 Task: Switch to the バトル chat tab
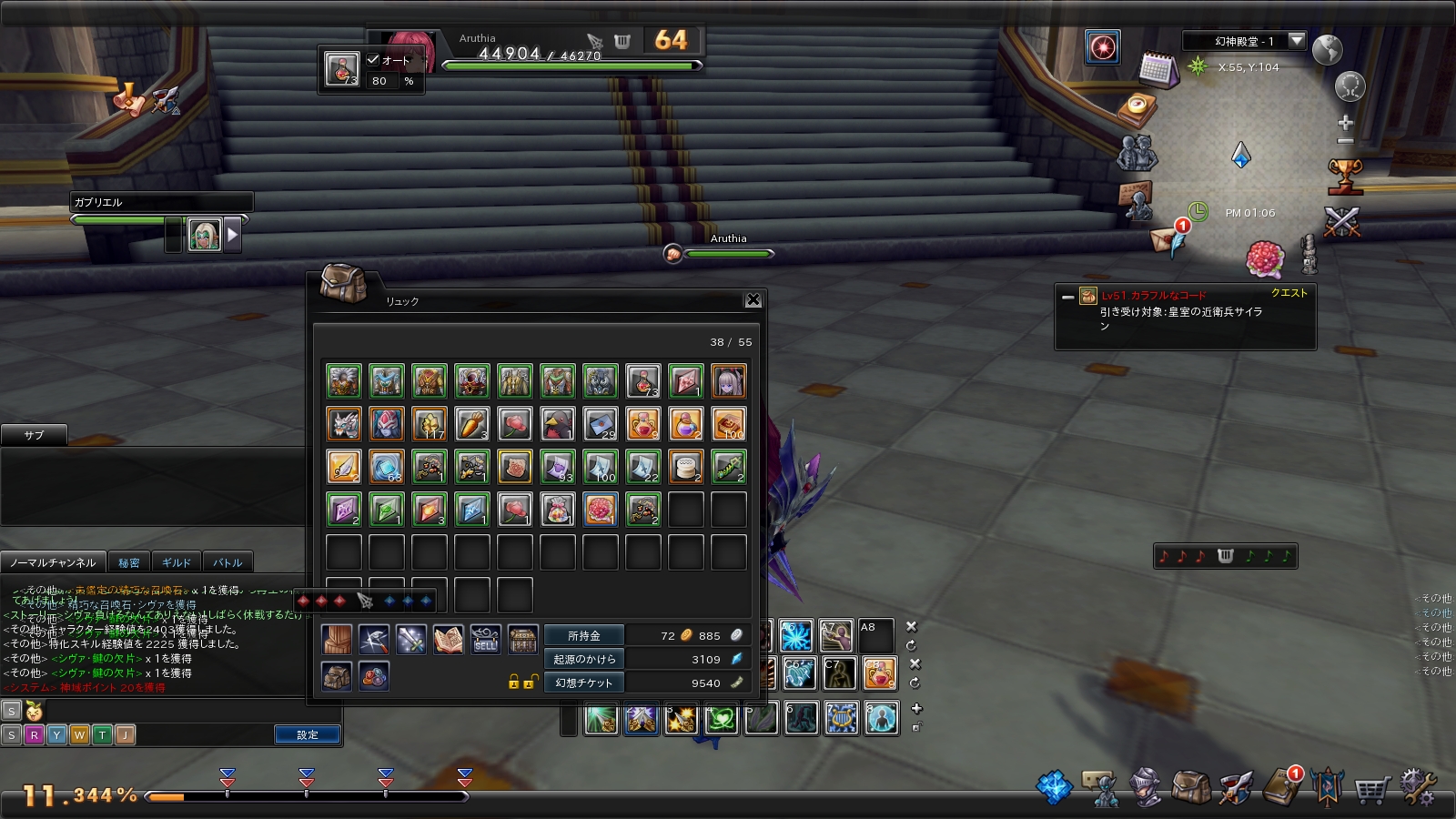227,562
